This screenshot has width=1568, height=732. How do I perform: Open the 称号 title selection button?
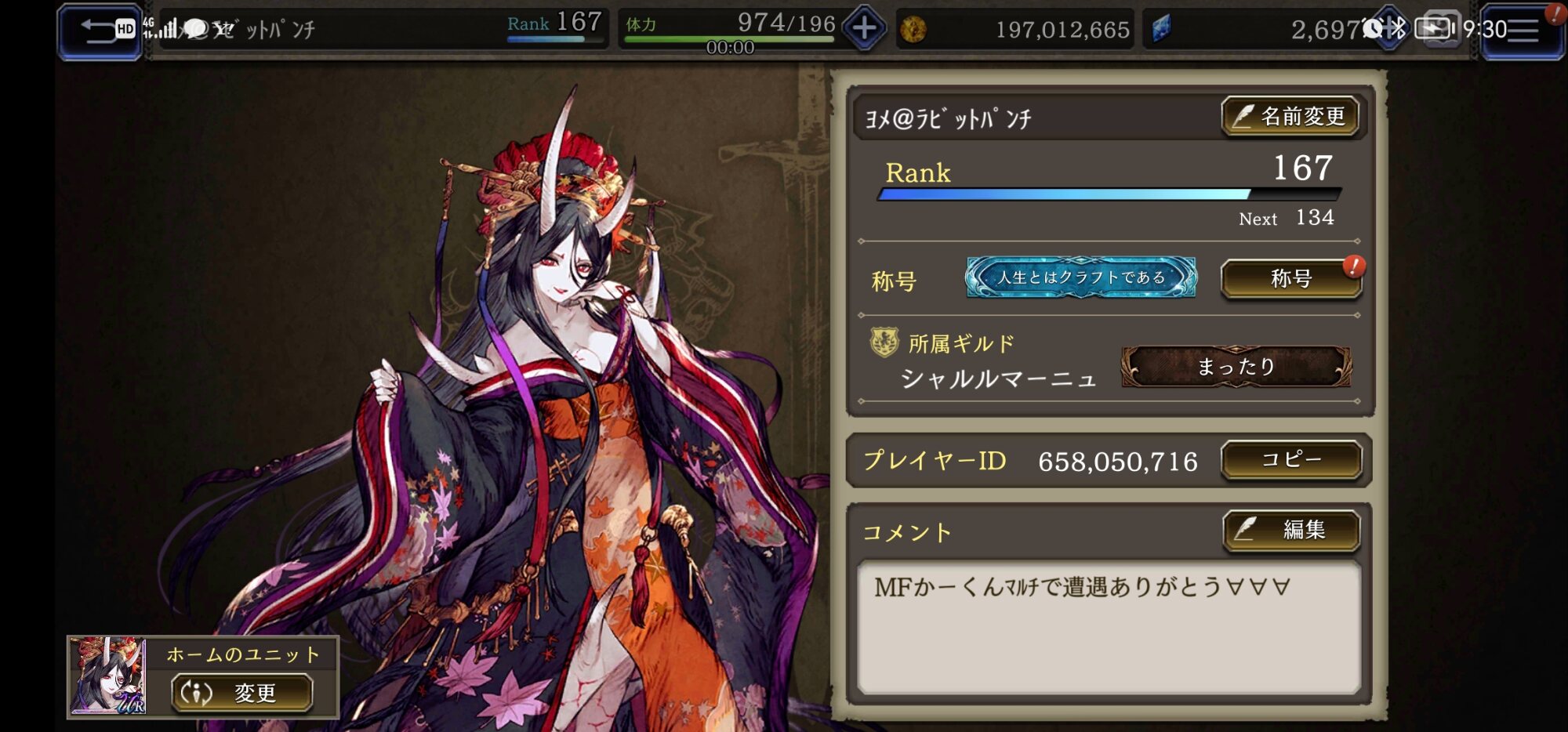click(1290, 279)
